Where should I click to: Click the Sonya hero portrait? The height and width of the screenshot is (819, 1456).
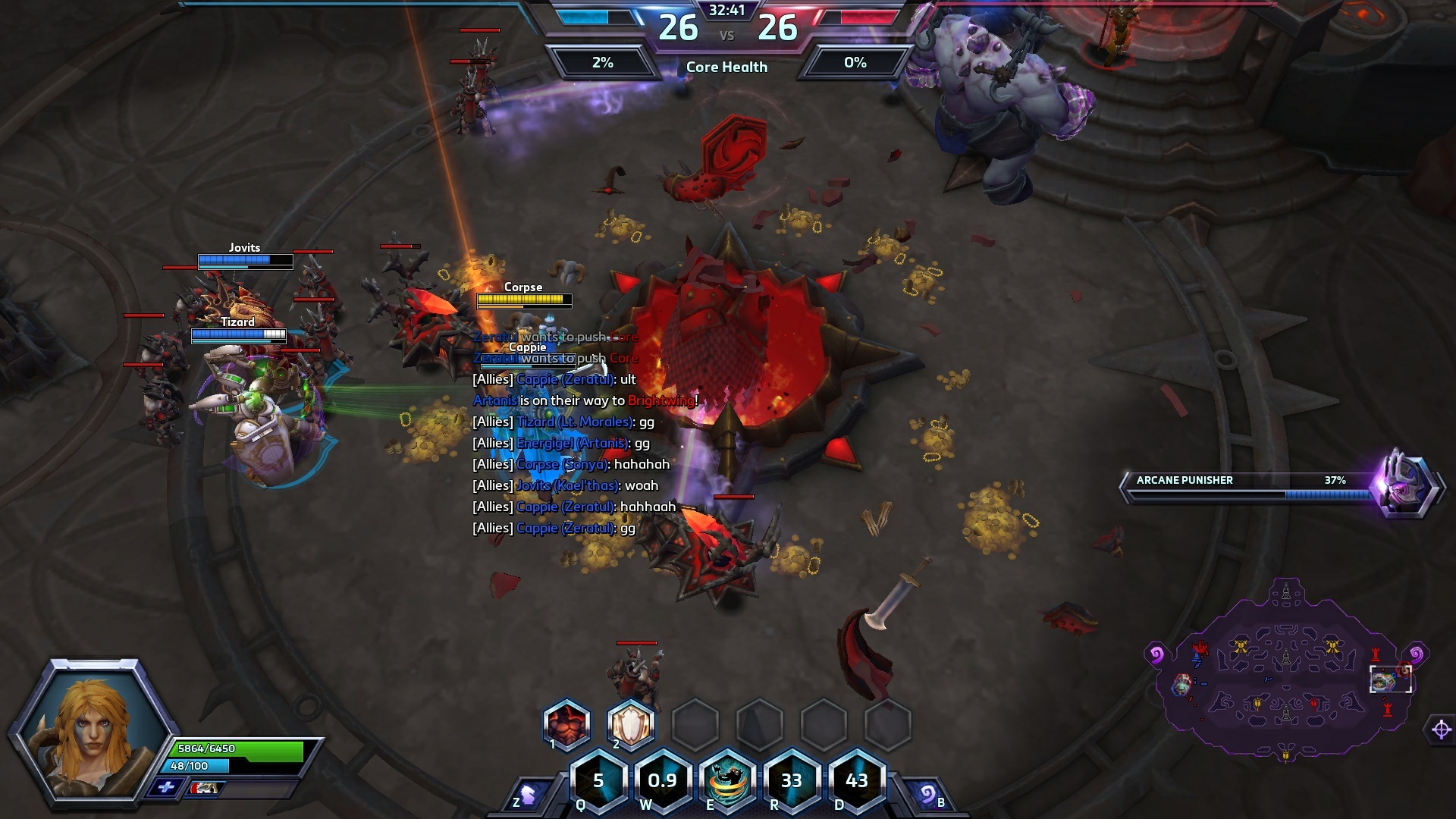(x=91, y=730)
